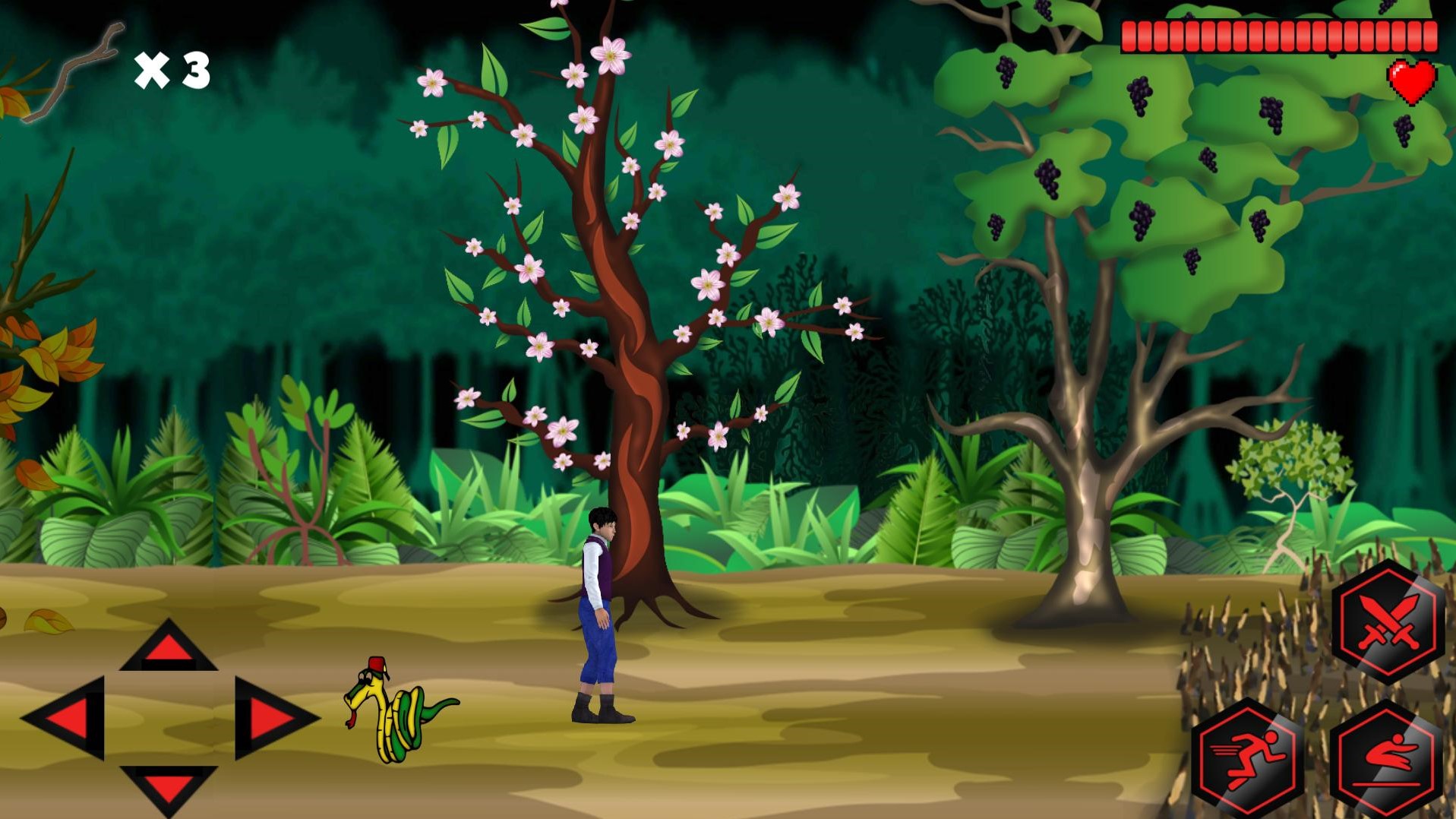Tap the left arrow on the D-pad
Image resolution: width=1456 pixels, height=819 pixels.
(67, 718)
